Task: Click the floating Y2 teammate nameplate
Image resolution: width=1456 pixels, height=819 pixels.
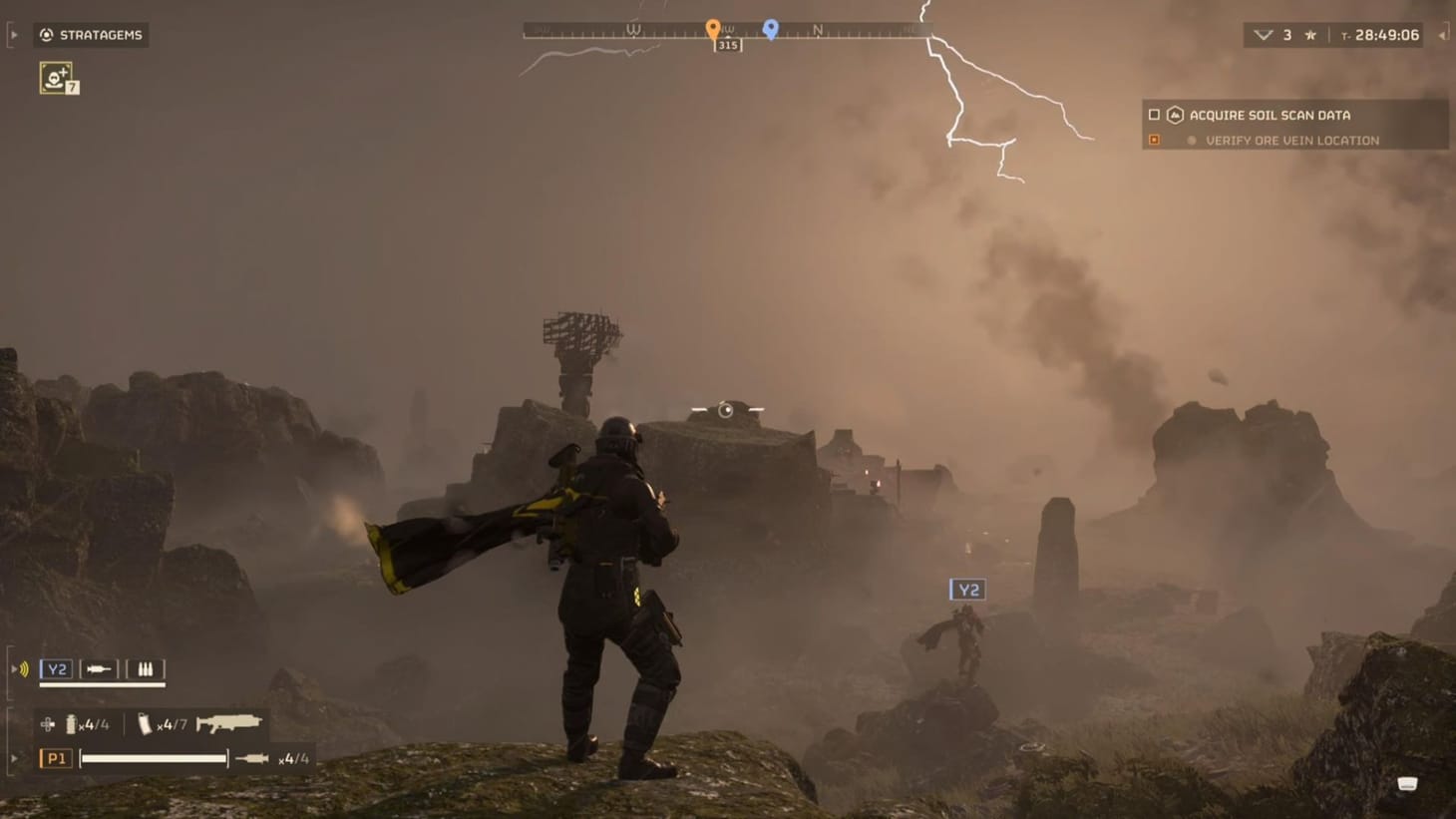Action: click(966, 589)
